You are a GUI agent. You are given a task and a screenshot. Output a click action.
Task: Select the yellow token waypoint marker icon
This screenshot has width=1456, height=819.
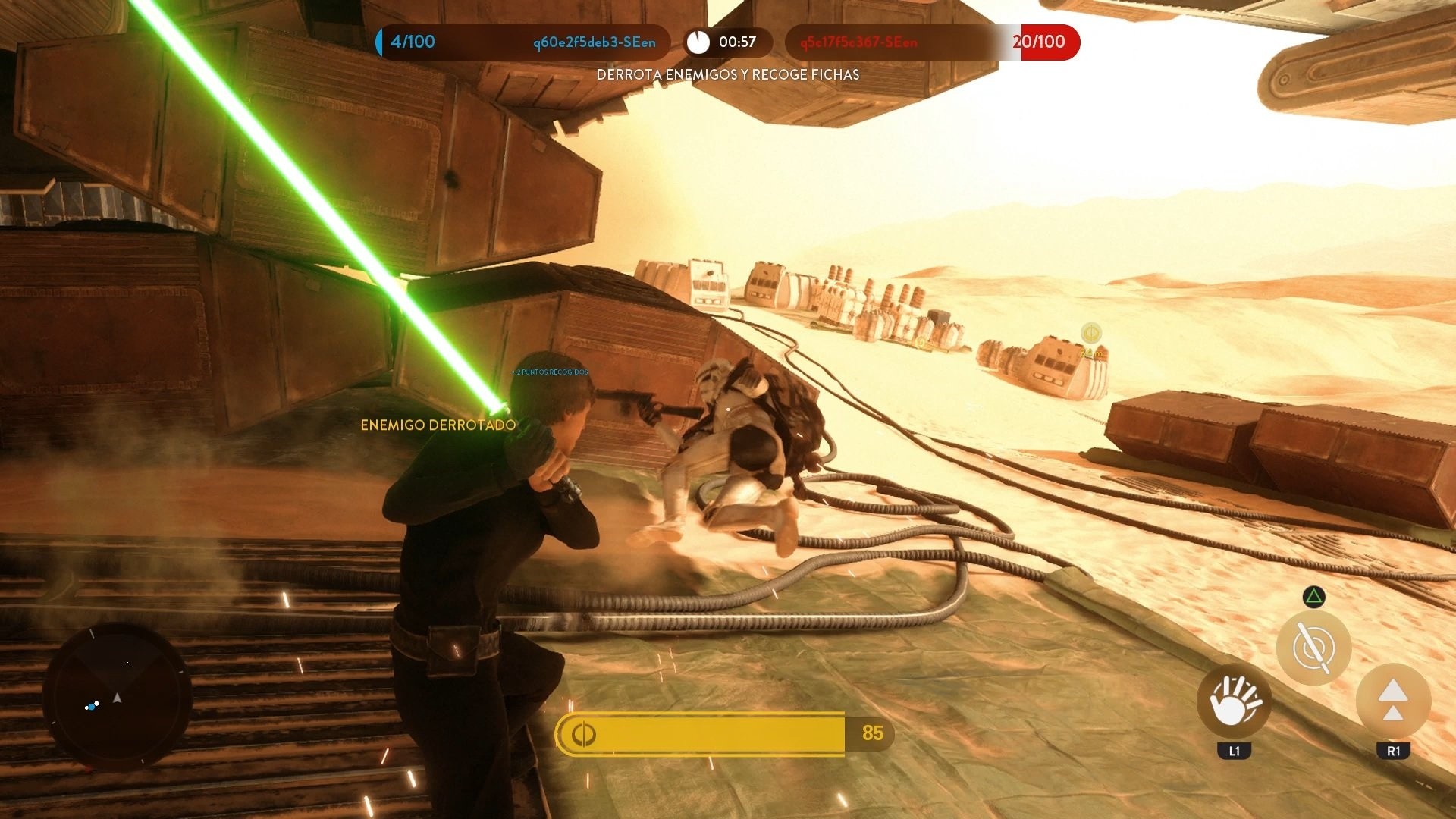[x=1090, y=331]
